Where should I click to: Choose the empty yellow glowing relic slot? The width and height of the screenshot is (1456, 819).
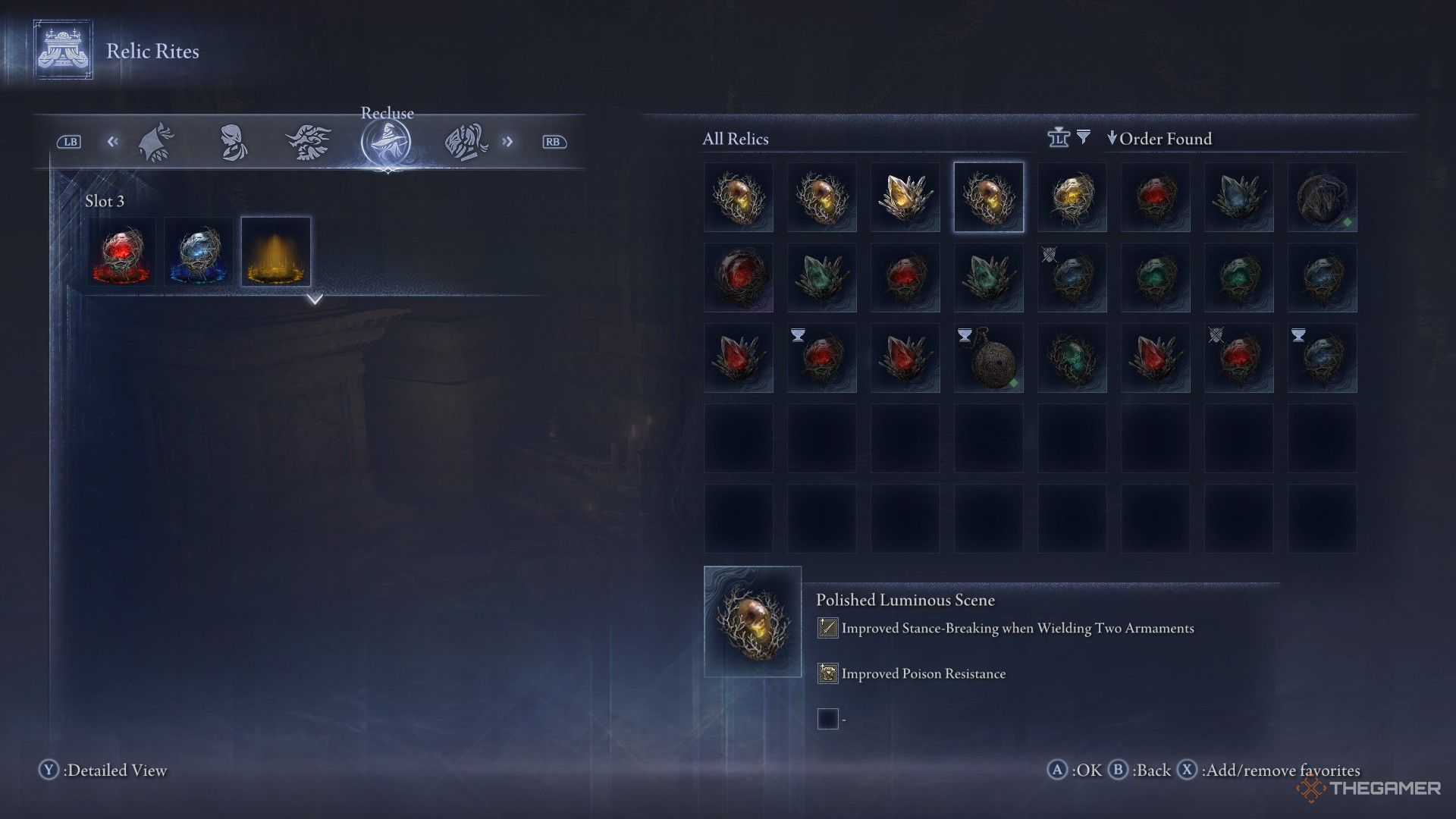[x=276, y=252]
